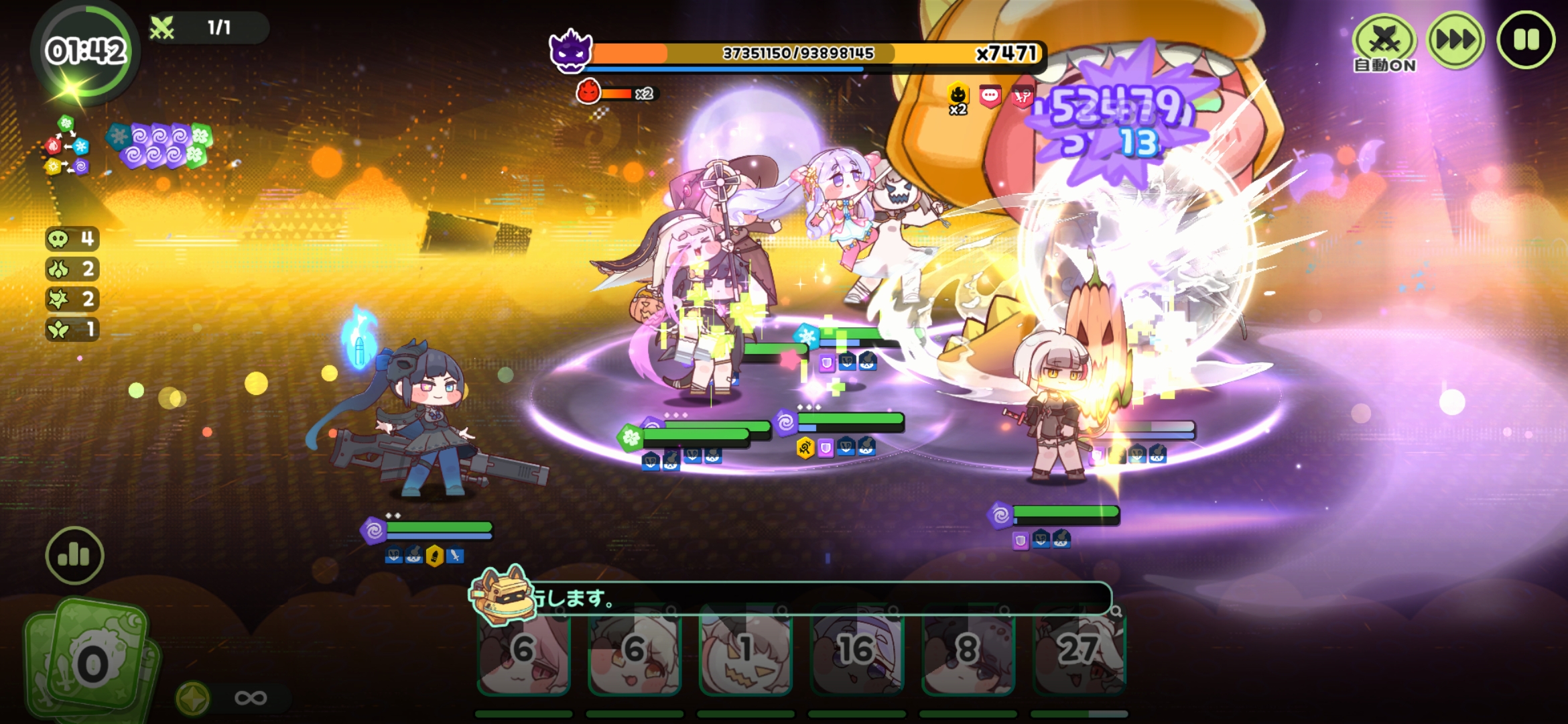Select the skill card with cooldown 16

(x=856, y=652)
